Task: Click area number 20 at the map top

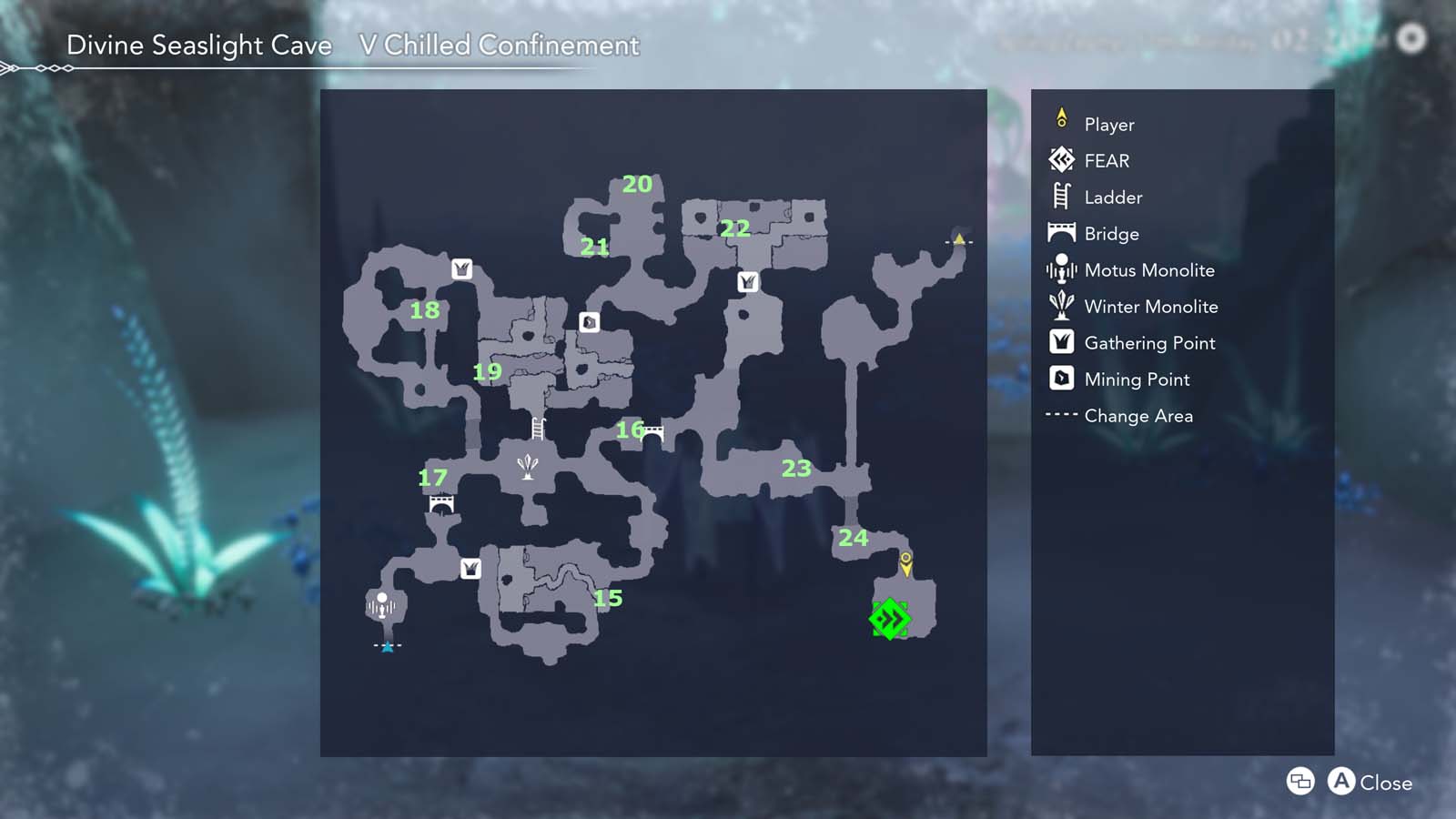Action: click(637, 185)
